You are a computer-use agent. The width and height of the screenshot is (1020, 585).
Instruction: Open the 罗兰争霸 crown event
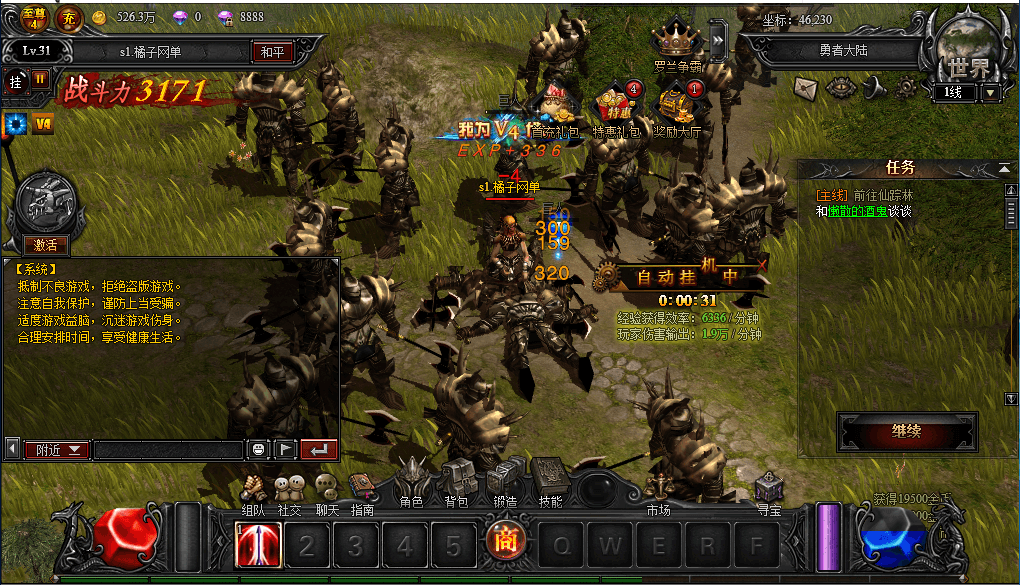[x=675, y=42]
